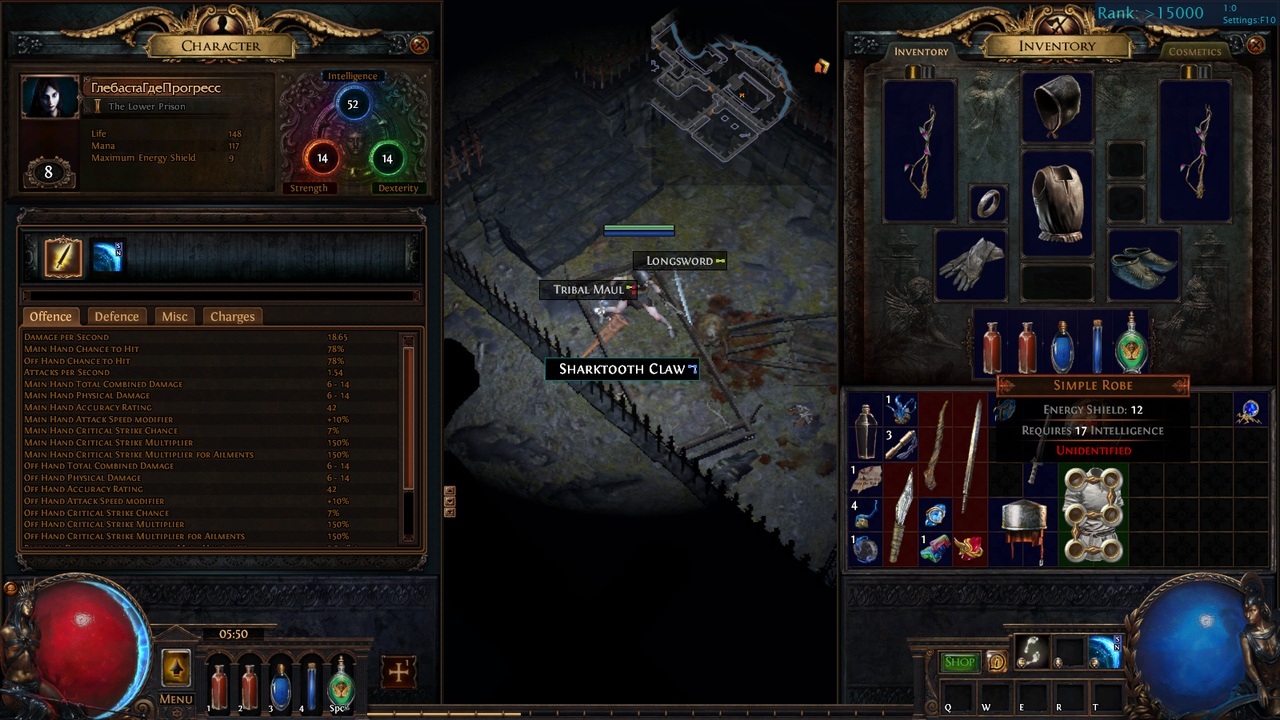Close the Character panel
The image size is (1280, 720).
click(419, 45)
